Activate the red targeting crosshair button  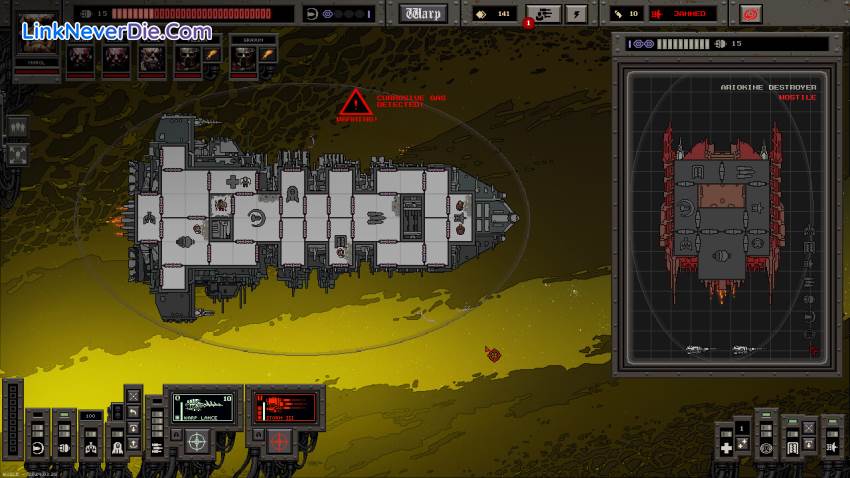coord(275,440)
